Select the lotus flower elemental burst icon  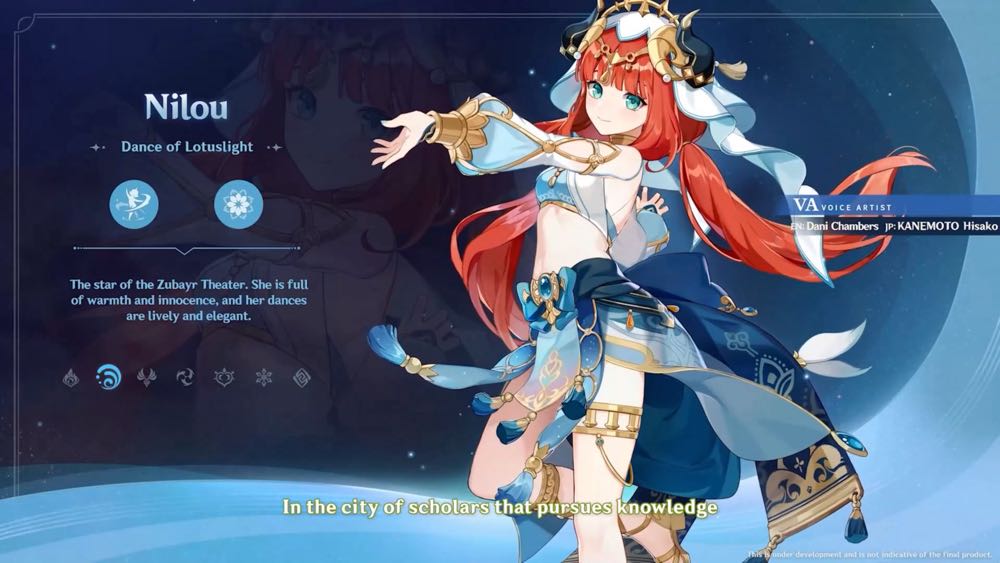click(x=239, y=205)
